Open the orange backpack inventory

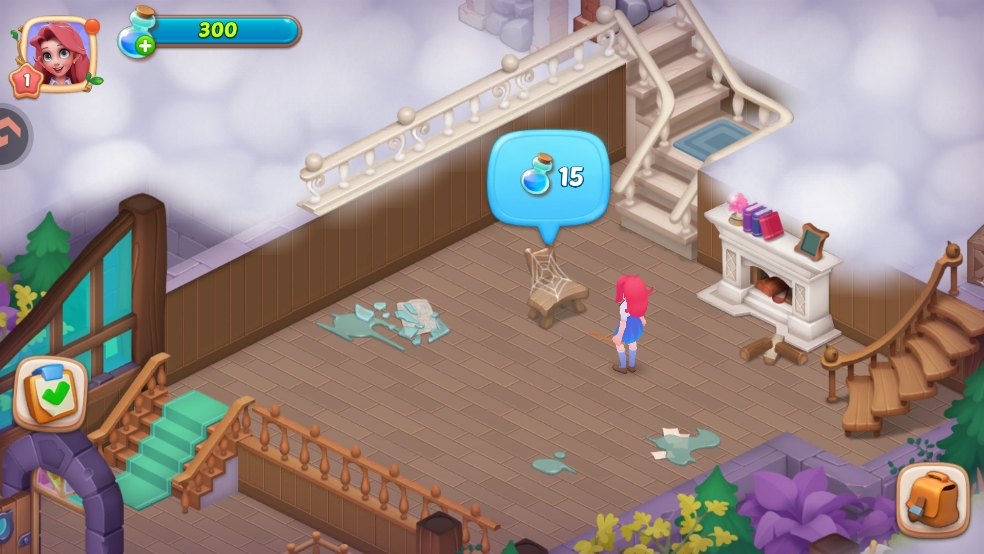(x=932, y=499)
